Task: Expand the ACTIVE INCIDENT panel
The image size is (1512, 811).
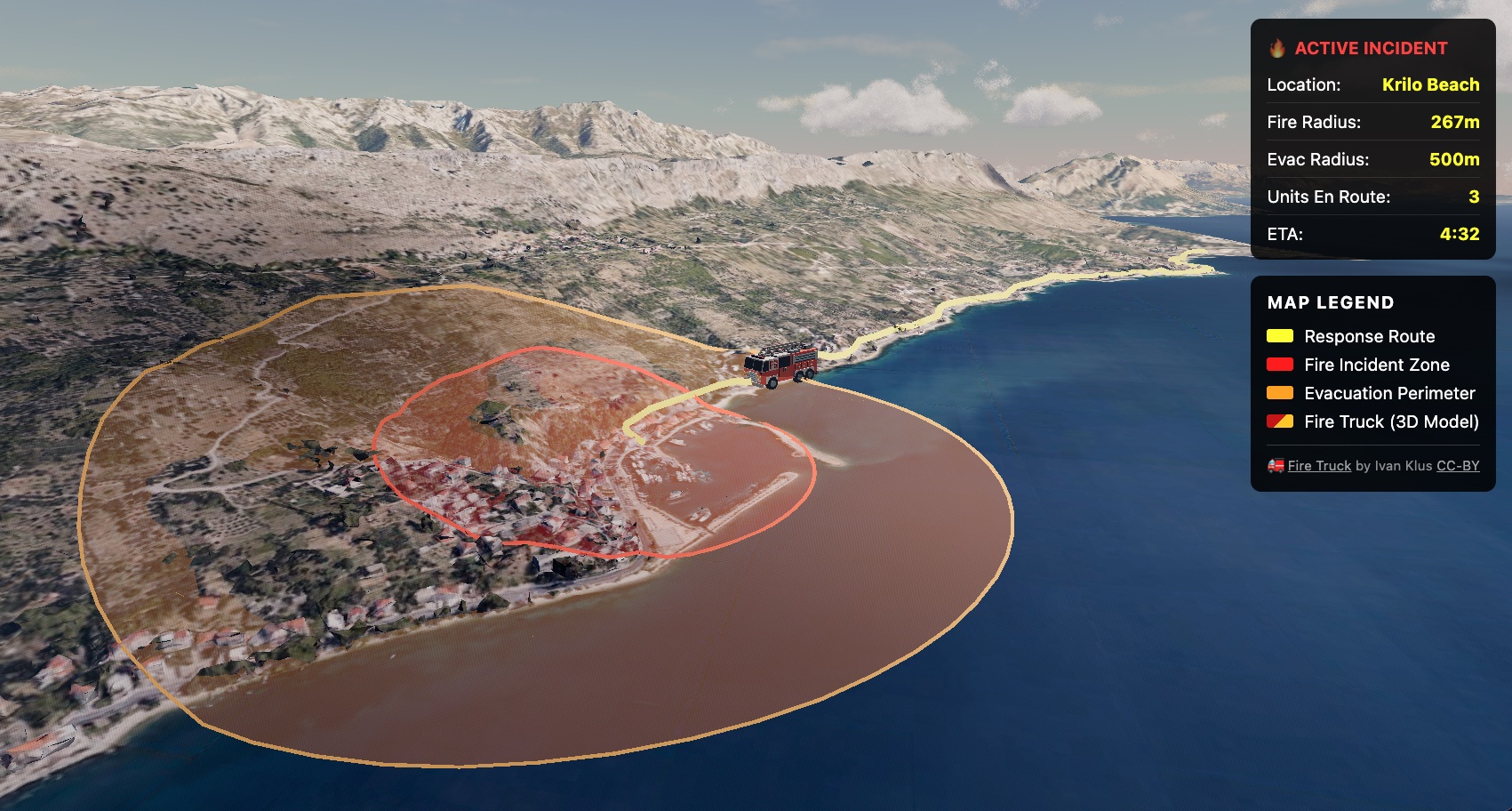Action: point(1372,49)
